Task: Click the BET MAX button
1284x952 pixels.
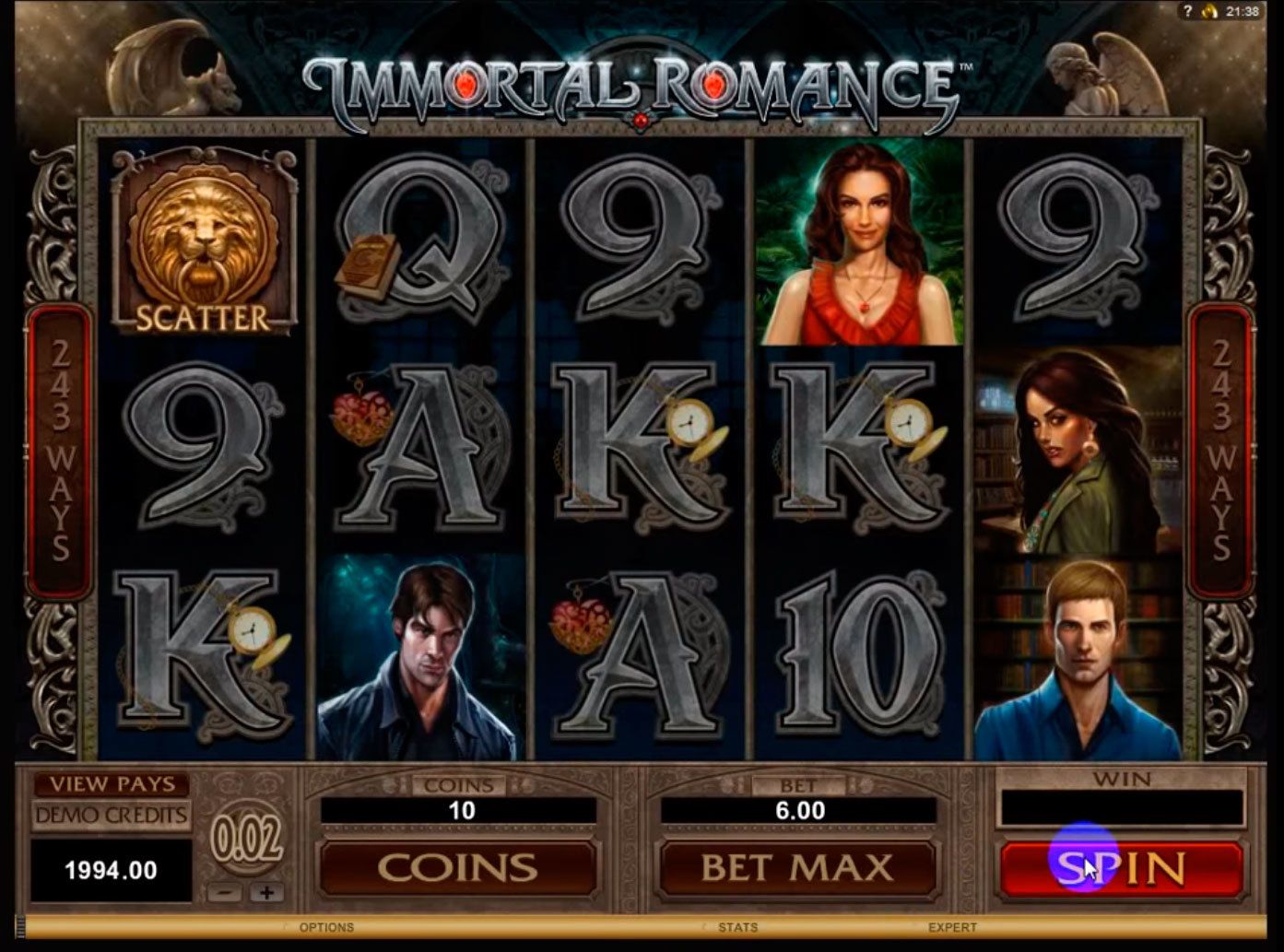Action: 798,867
